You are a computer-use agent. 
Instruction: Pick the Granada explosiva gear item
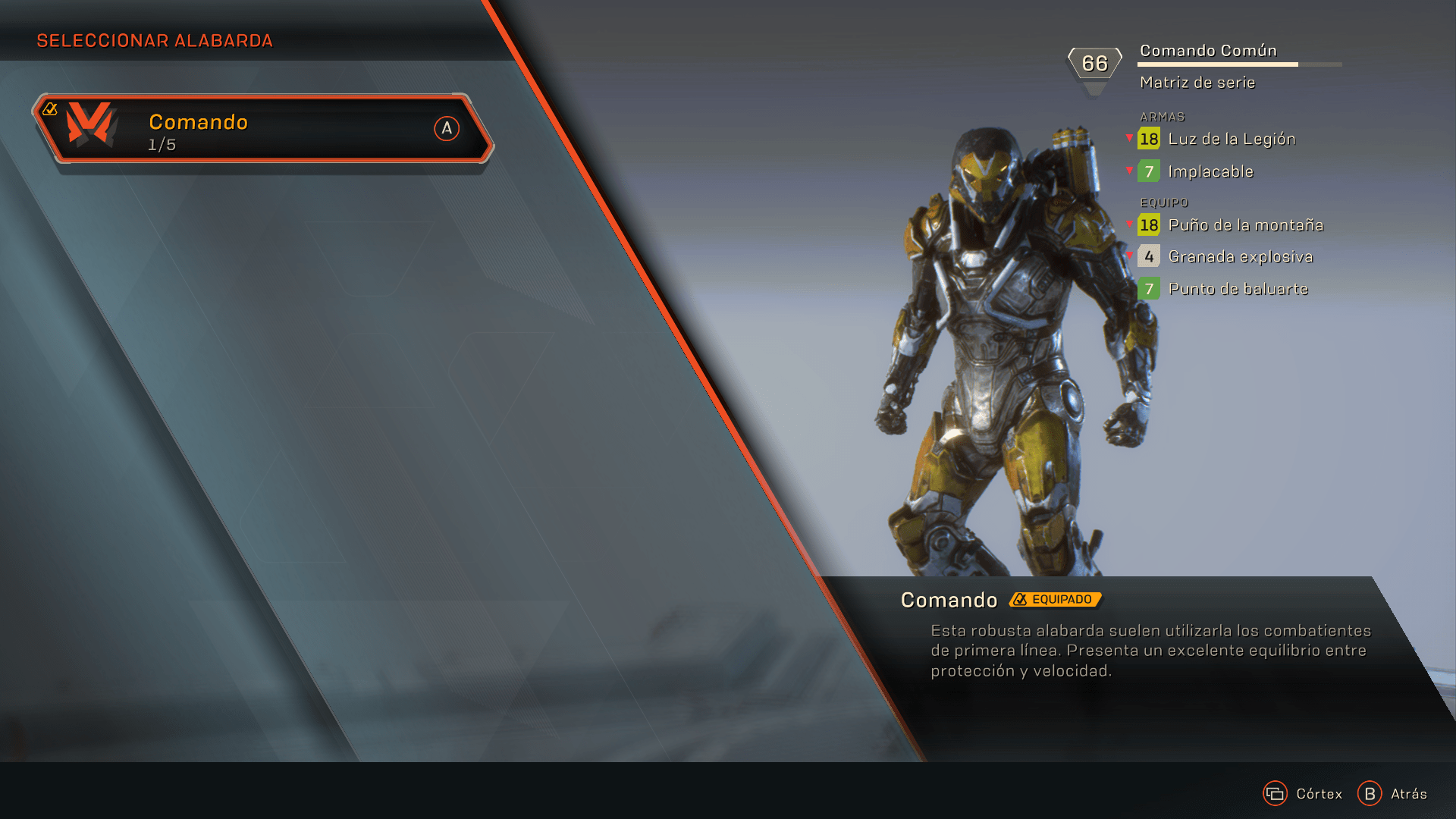pyautogui.click(x=1239, y=257)
